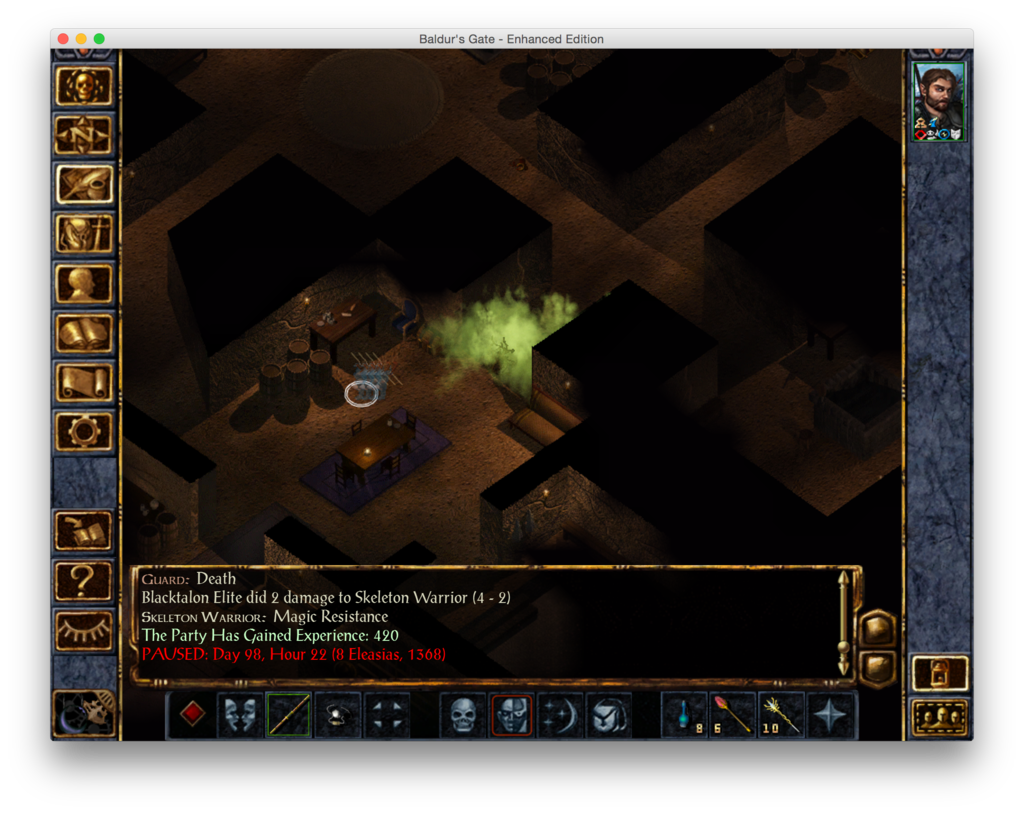Click the moon and clock button

[84, 710]
